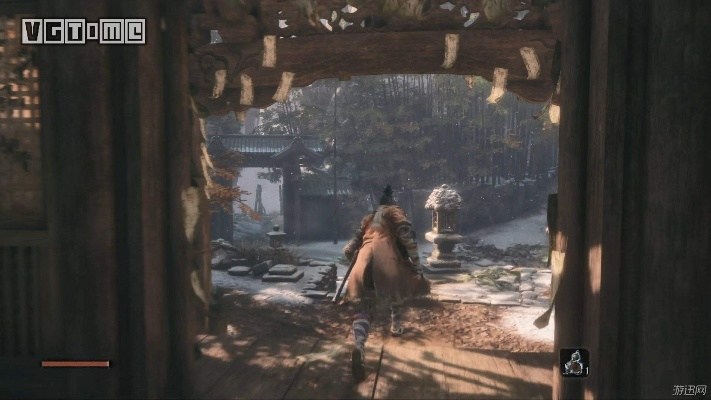Viewport: 711px width, 400px height.
Task: Select the healing gourd quick item slot
Action: 574,362
